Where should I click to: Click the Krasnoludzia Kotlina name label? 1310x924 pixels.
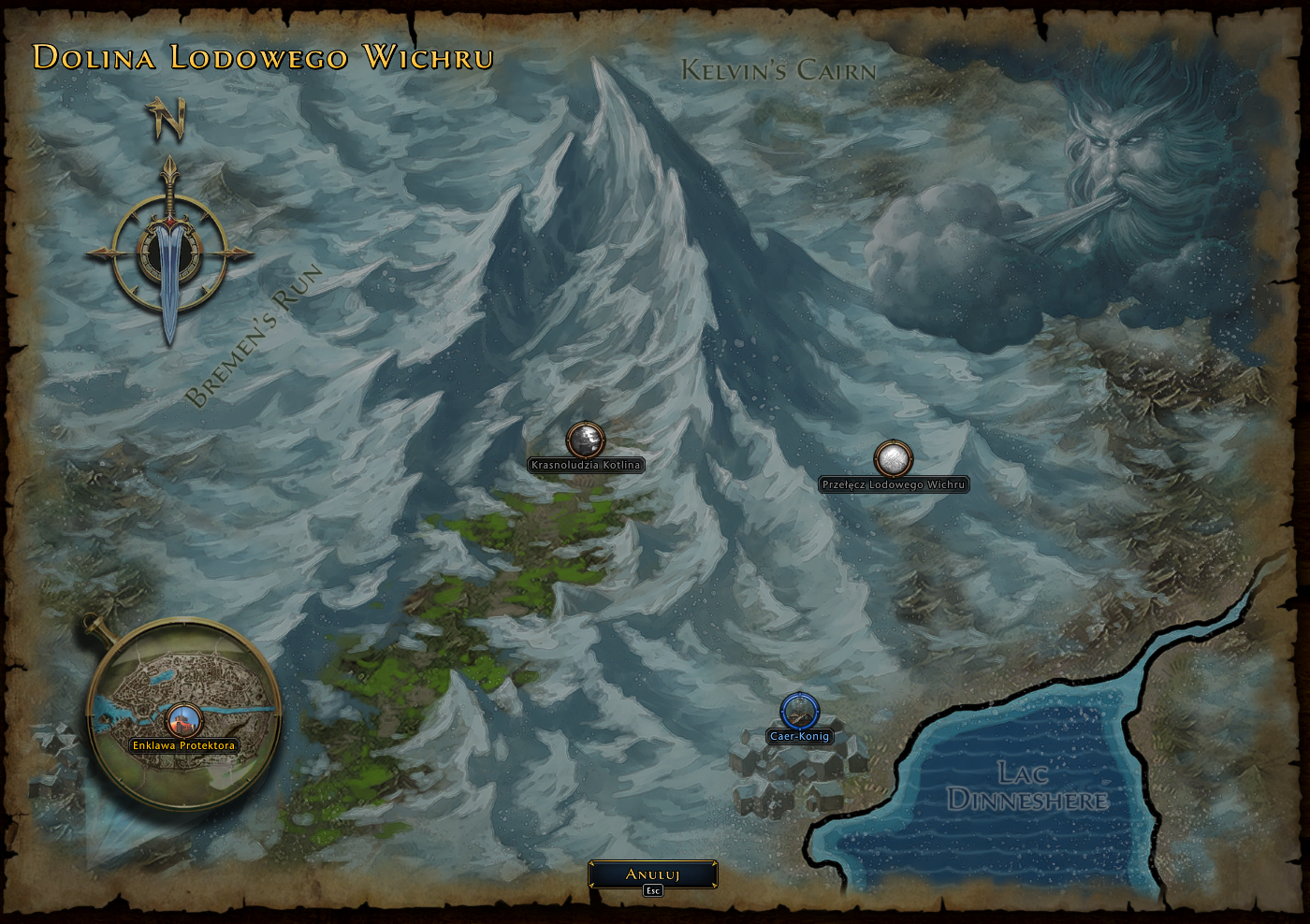(x=587, y=464)
